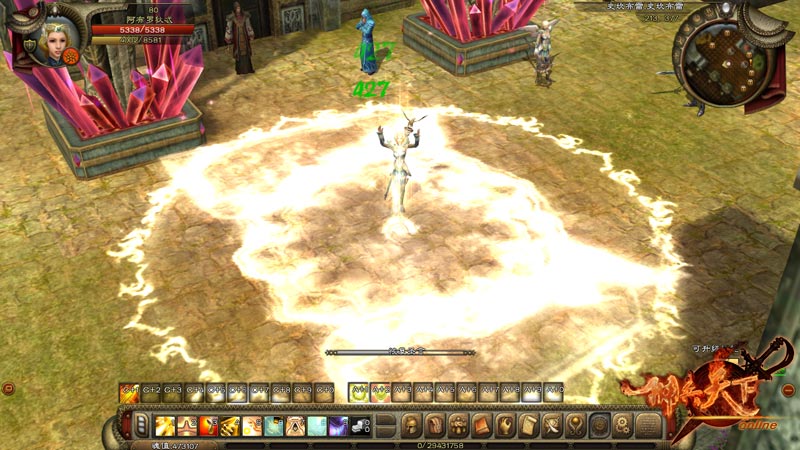Select the C+1 shortcut slot
Image resolution: width=800 pixels, height=450 pixels.
[x=129, y=392]
